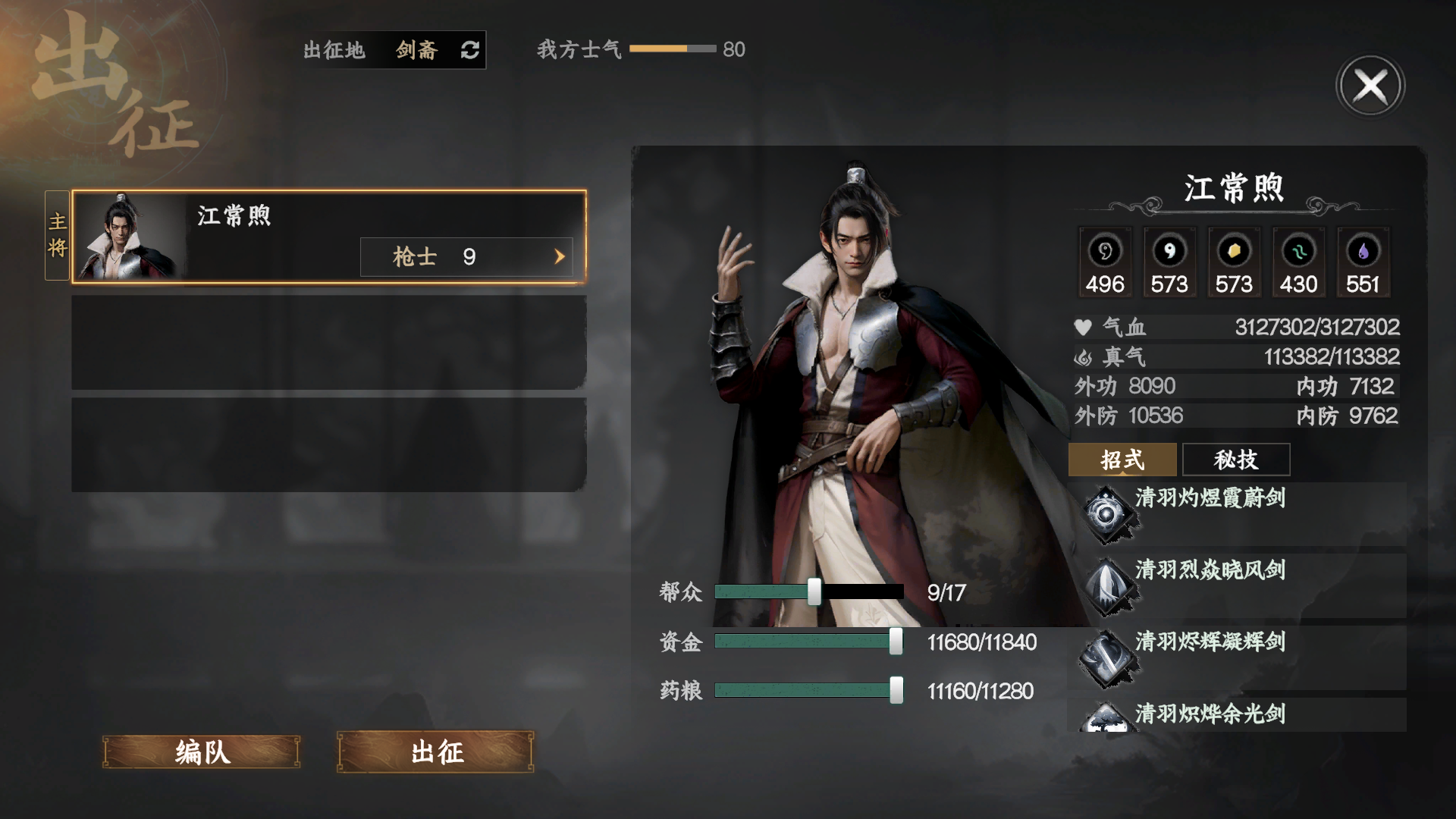The width and height of the screenshot is (1456, 819).
Task: Click the 药粮 slider handle
Action: (897, 691)
